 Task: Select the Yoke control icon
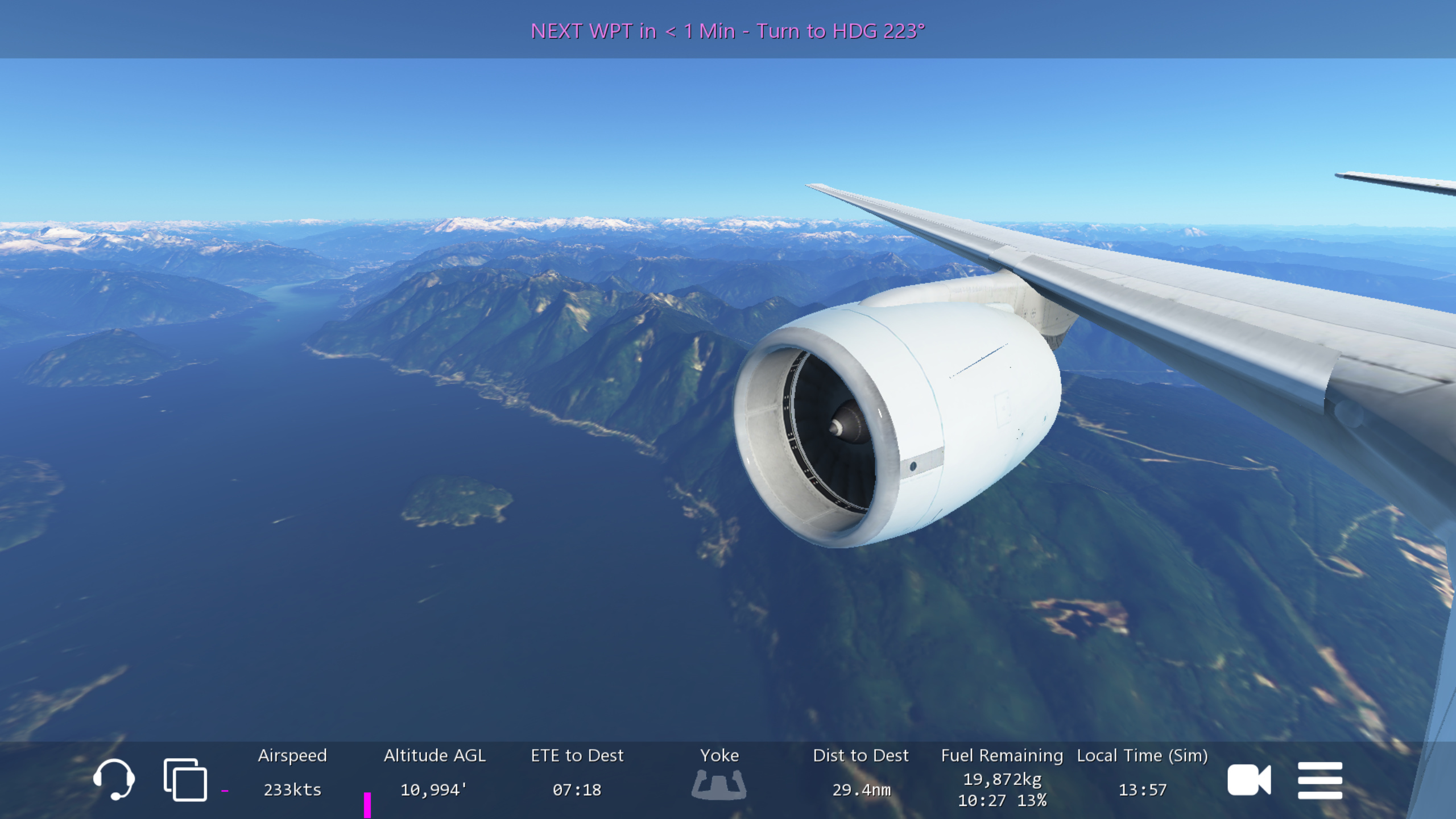(x=719, y=784)
